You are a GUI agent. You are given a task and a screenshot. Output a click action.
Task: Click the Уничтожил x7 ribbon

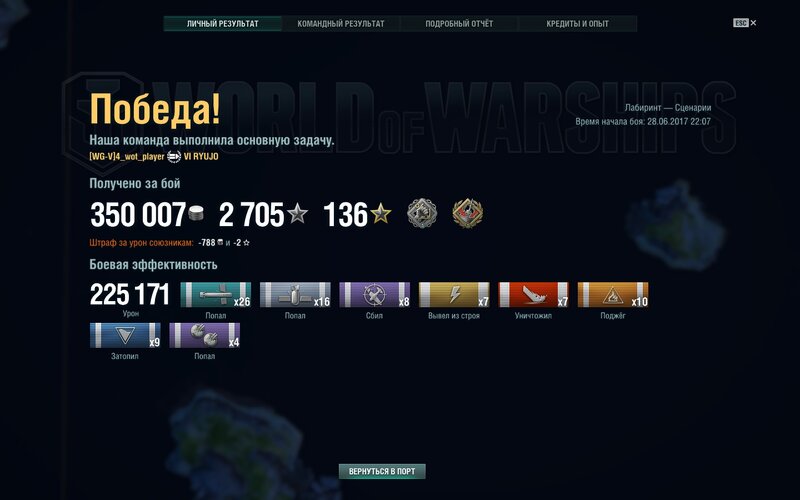point(534,294)
